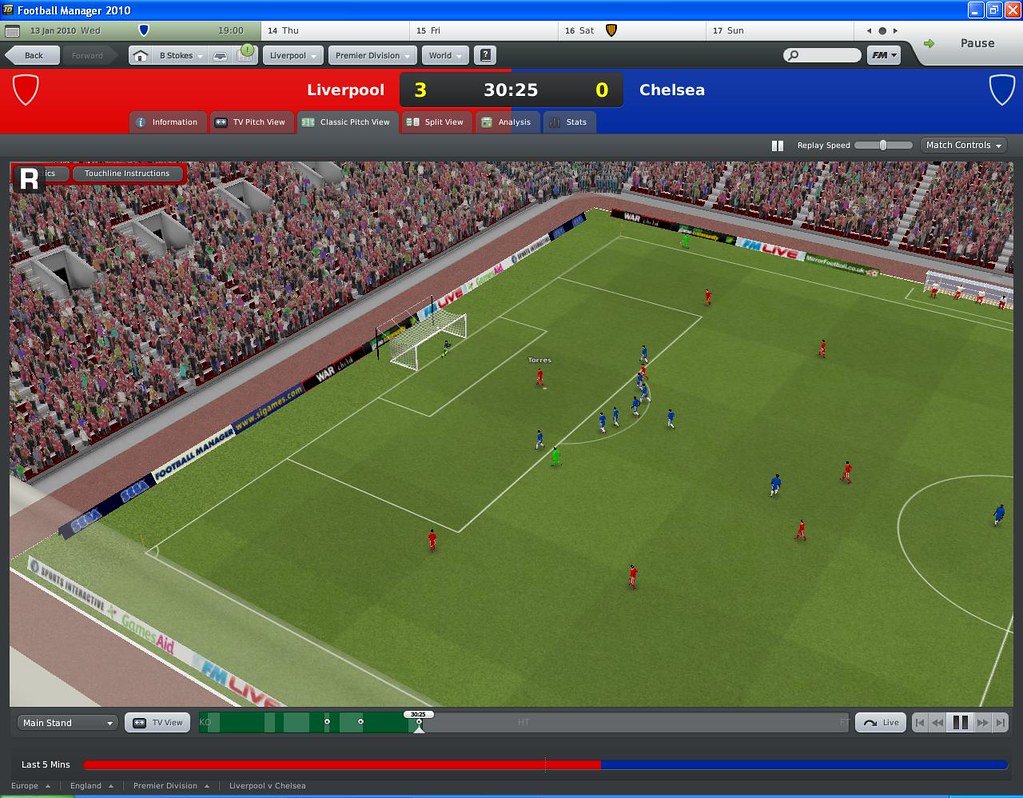Adjust the Replay Speed slider
This screenshot has height=798, width=1023.
(x=883, y=145)
